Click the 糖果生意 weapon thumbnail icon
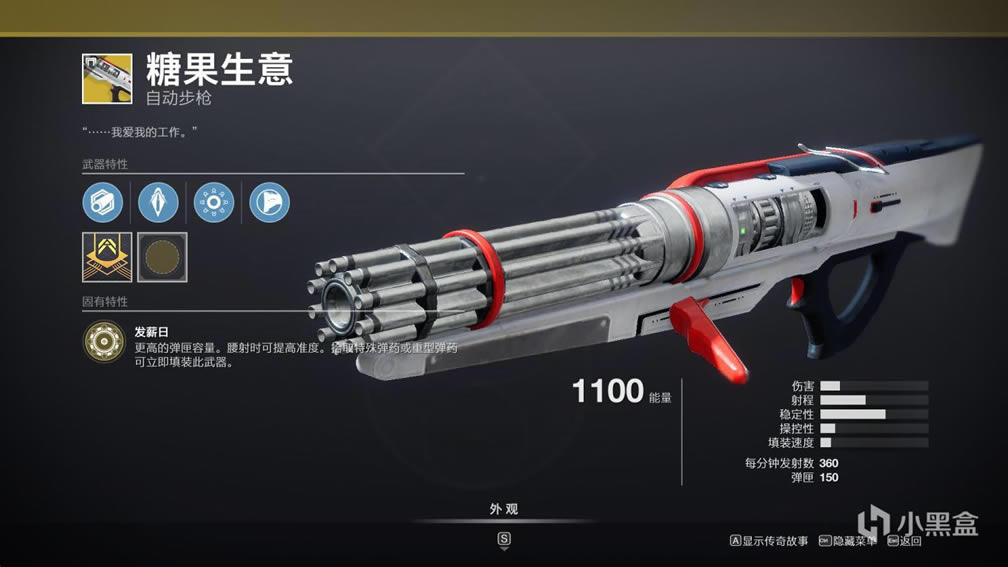 [107, 79]
